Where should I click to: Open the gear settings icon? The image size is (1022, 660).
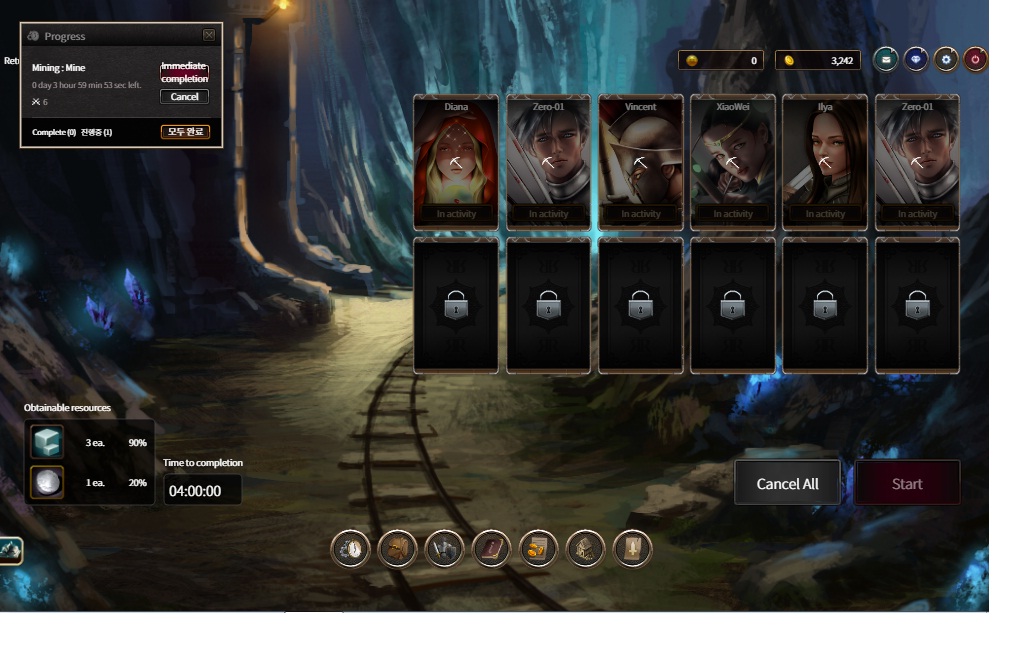pyautogui.click(x=946, y=60)
